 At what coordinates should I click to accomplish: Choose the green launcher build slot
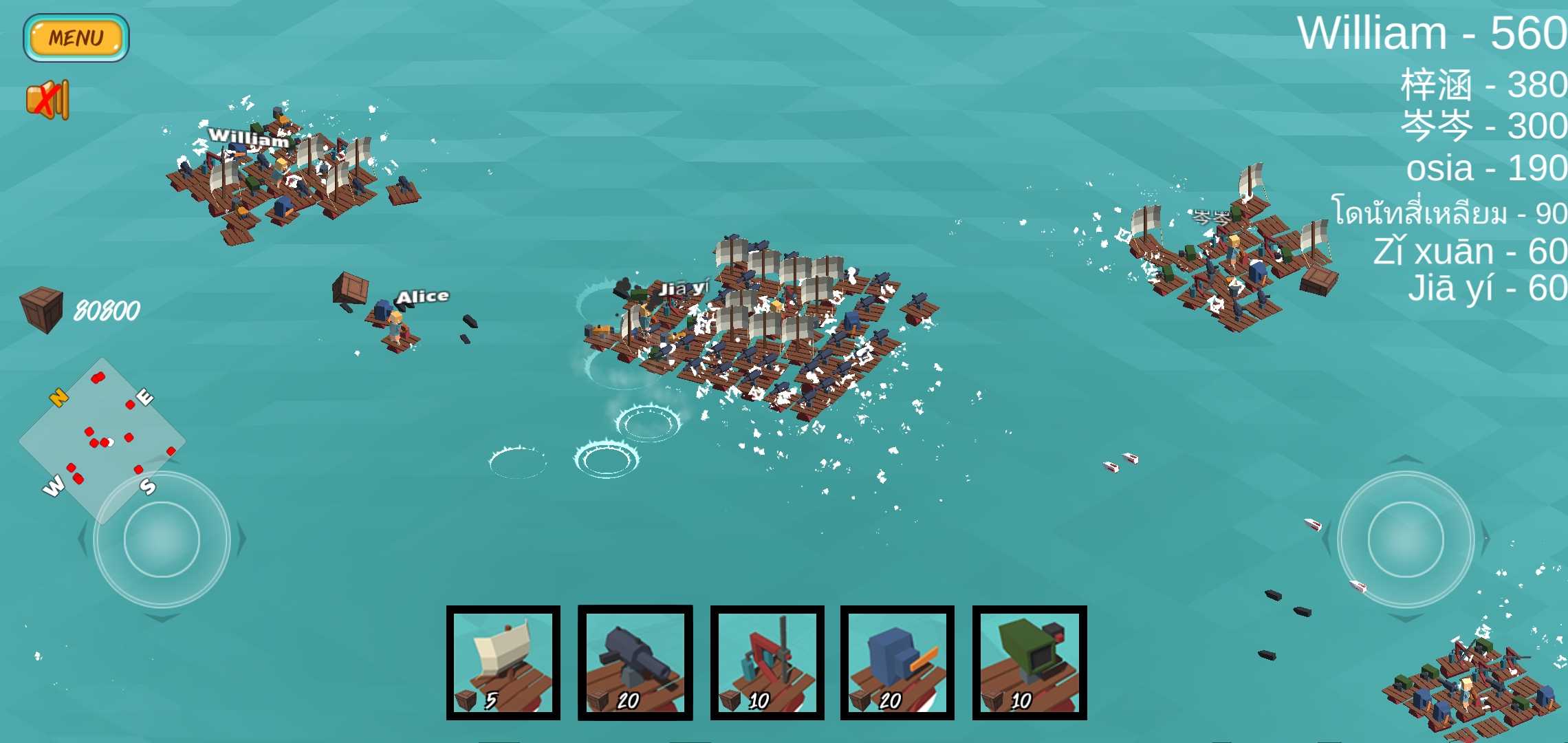[x=1030, y=663]
